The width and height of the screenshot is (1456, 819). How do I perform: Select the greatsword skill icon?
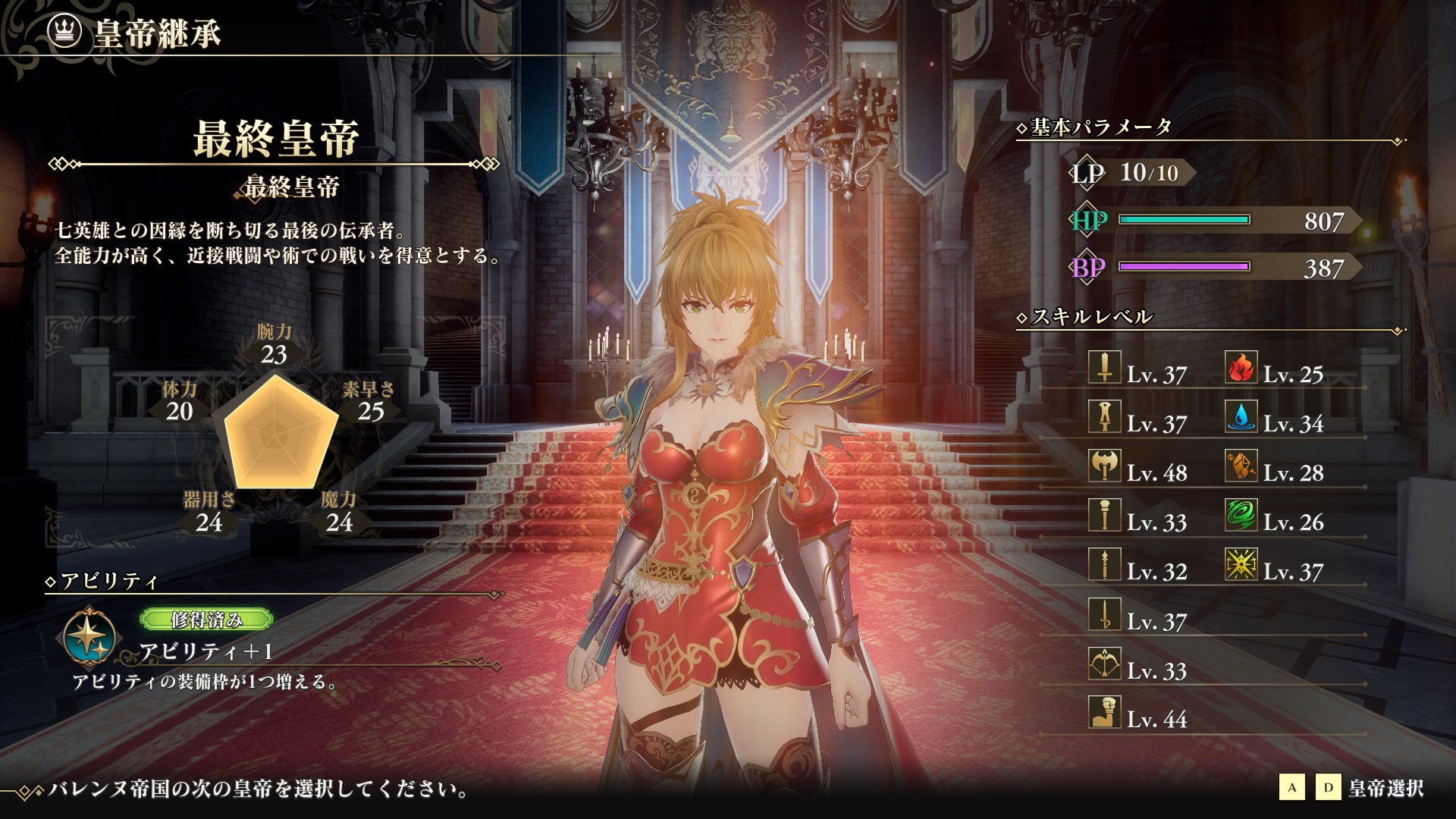tap(1104, 417)
